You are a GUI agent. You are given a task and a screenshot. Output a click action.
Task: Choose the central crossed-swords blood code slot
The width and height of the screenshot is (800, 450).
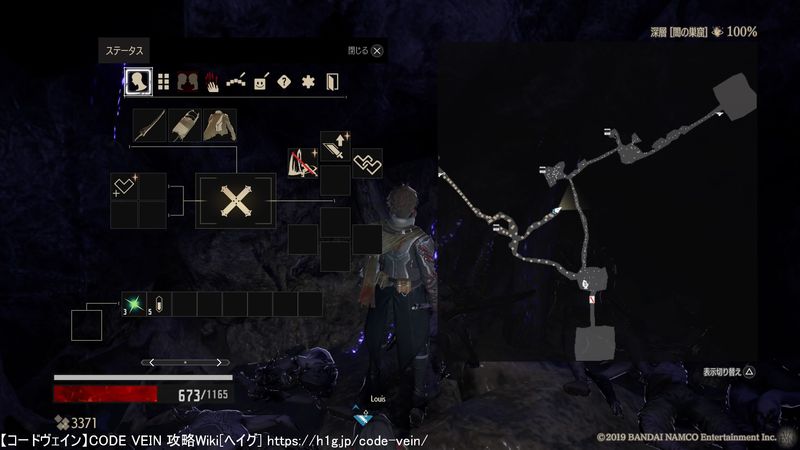coord(235,201)
